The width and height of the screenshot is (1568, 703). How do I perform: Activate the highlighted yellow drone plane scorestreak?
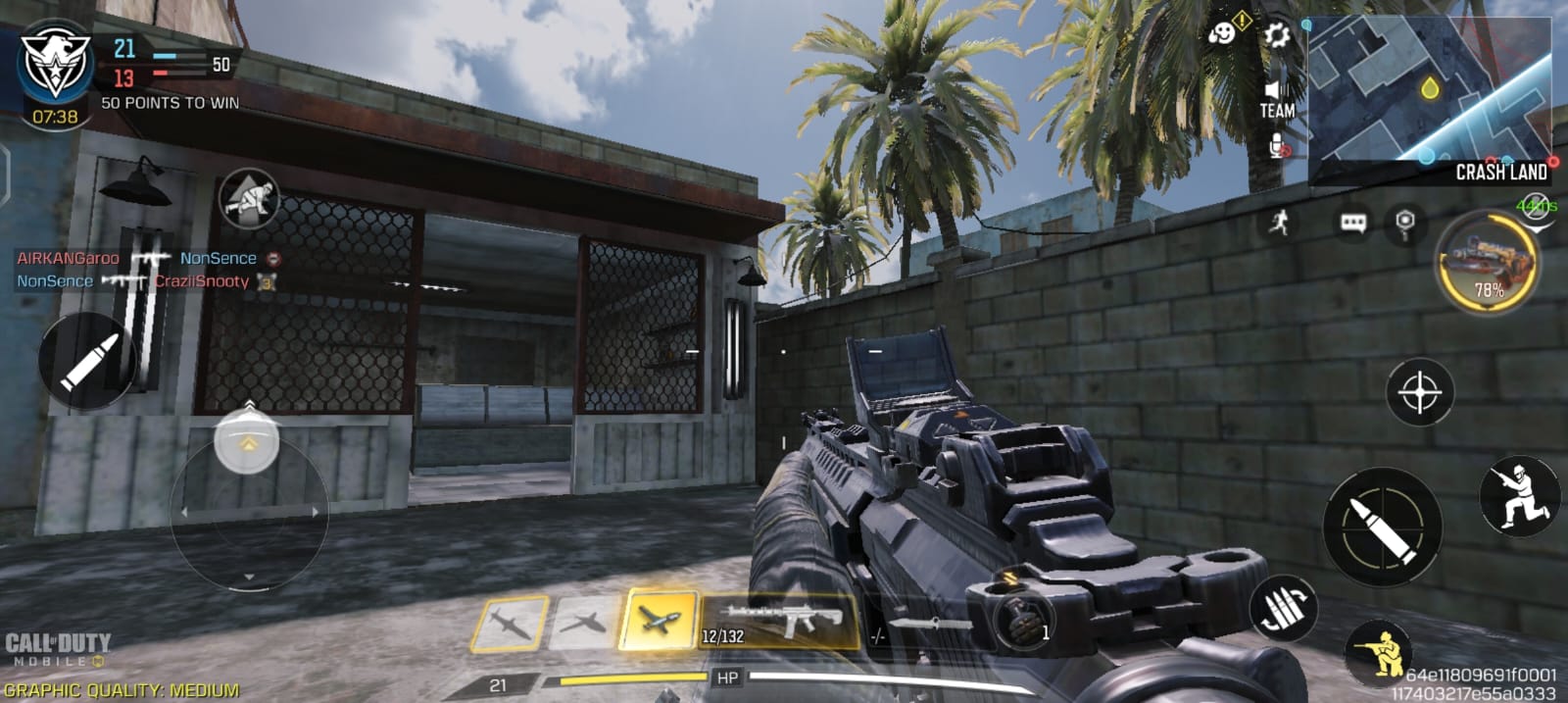tap(658, 620)
